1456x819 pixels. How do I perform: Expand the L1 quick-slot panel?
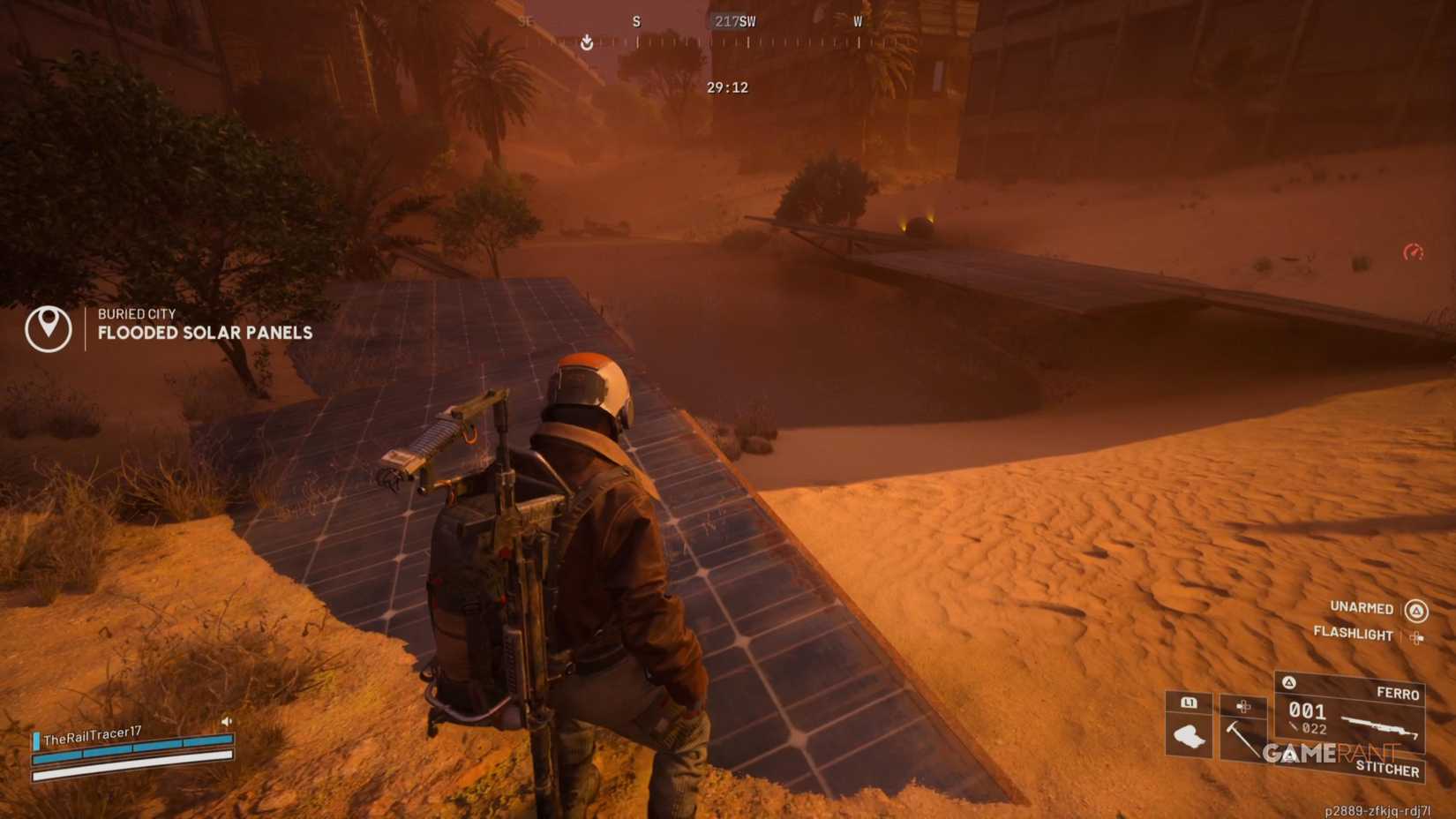[1190, 703]
